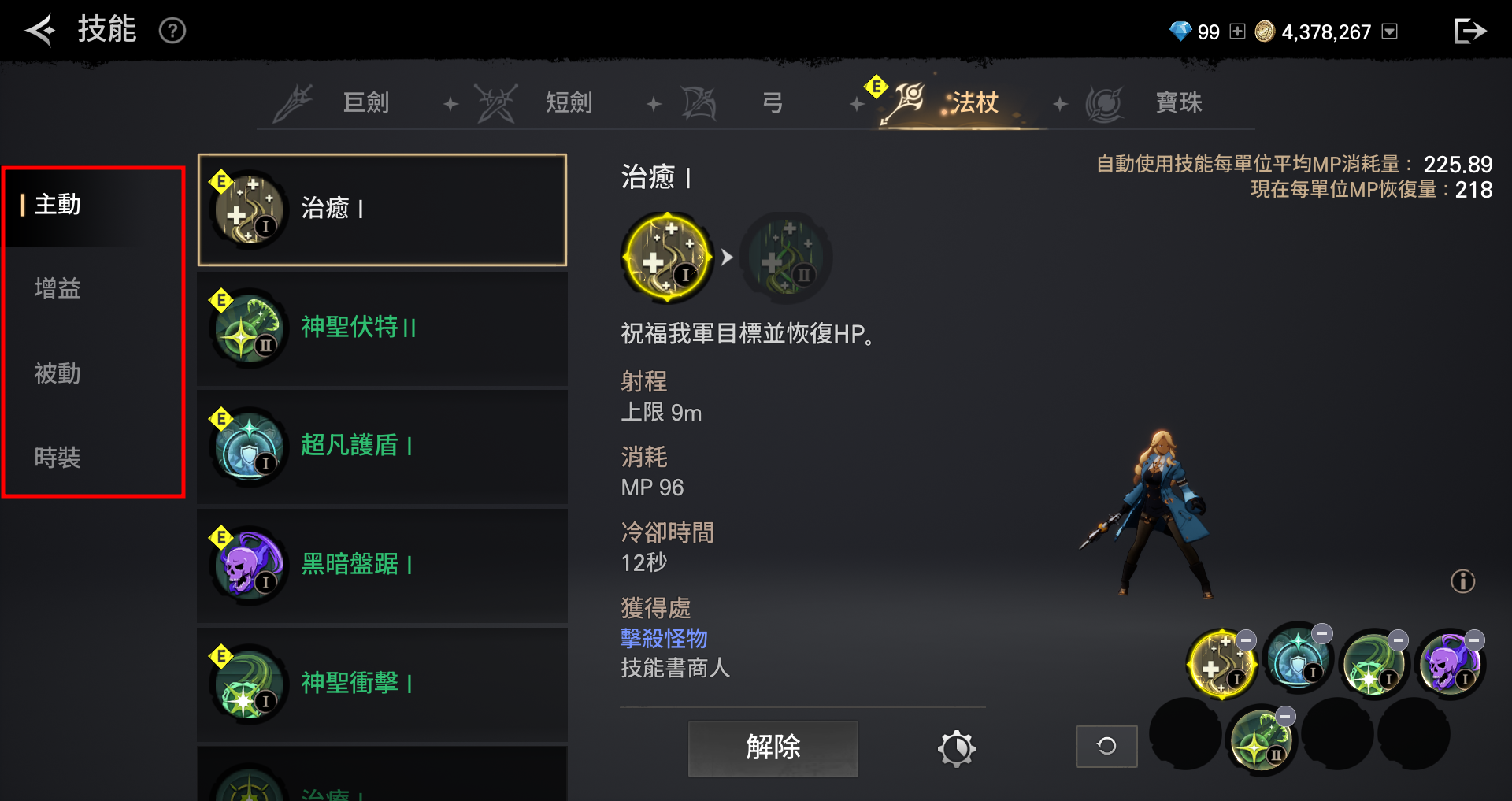This screenshot has height=801, width=1512.
Task: Follow the 擊殺怪物 acquisition link
Action: pos(664,638)
